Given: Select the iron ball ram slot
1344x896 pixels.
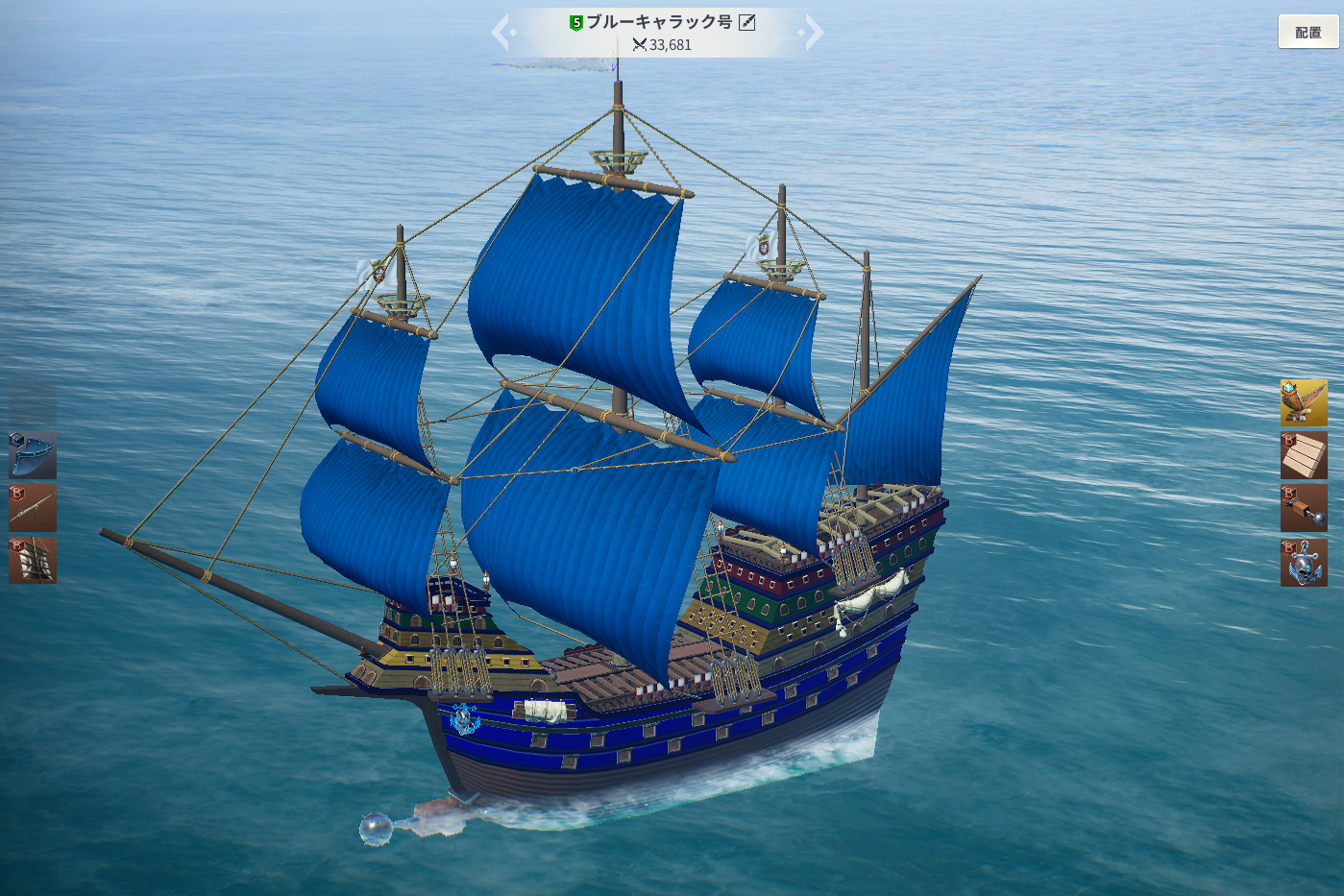Looking at the screenshot, I should pos(1303,508).
